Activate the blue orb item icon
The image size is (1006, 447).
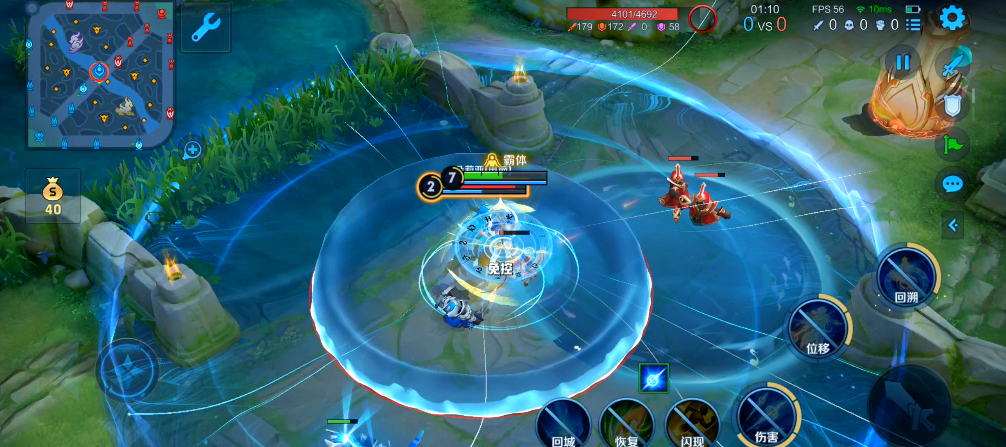click(x=654, y=378)
